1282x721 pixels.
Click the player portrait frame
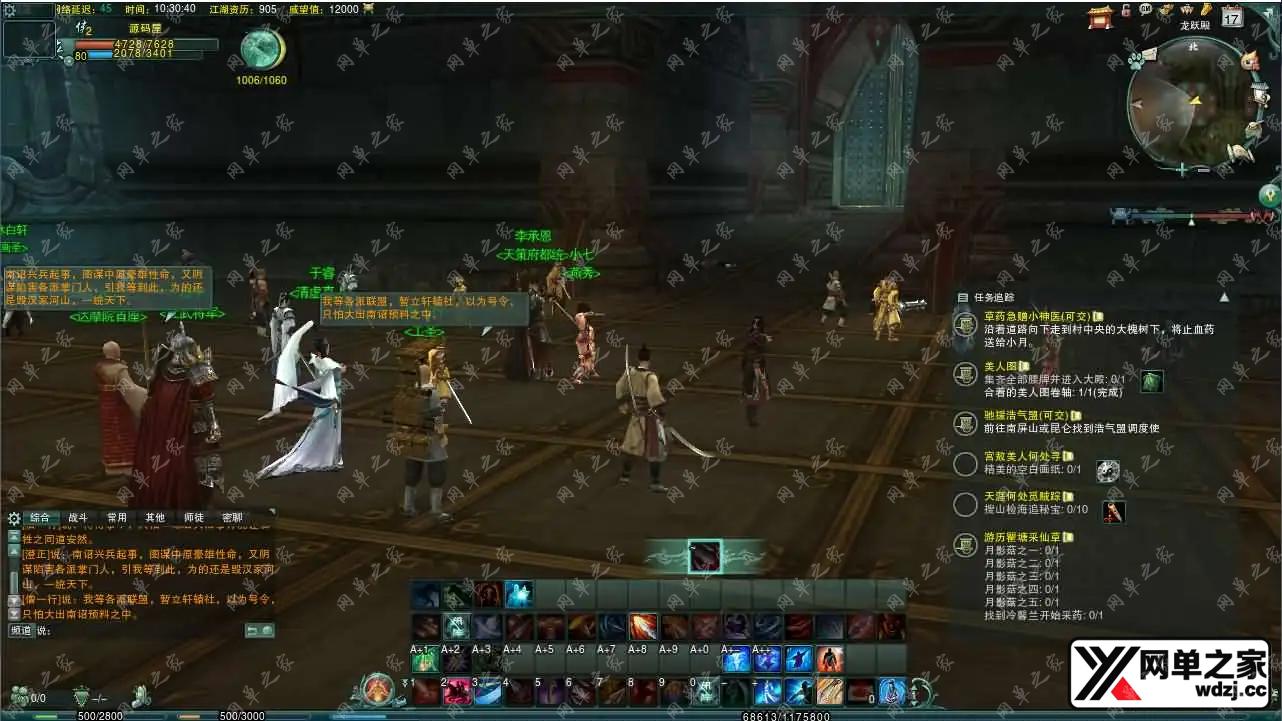29,40
